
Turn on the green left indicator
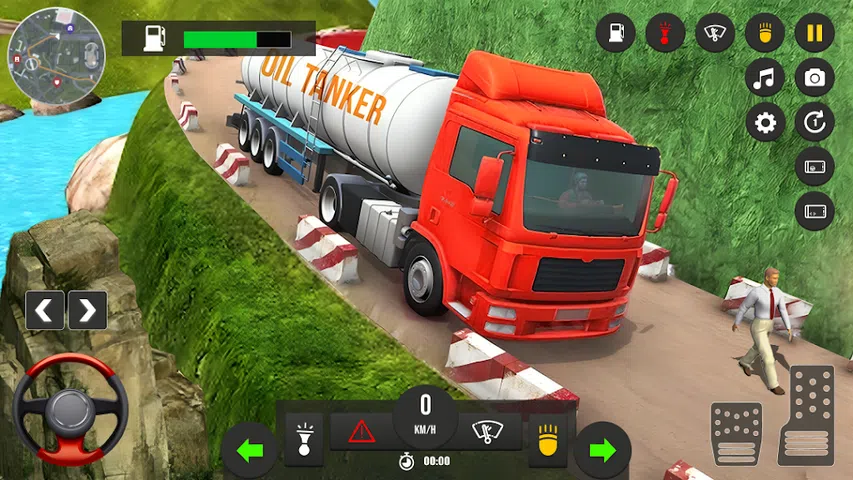pyautogui.click(x=249, y=449)
